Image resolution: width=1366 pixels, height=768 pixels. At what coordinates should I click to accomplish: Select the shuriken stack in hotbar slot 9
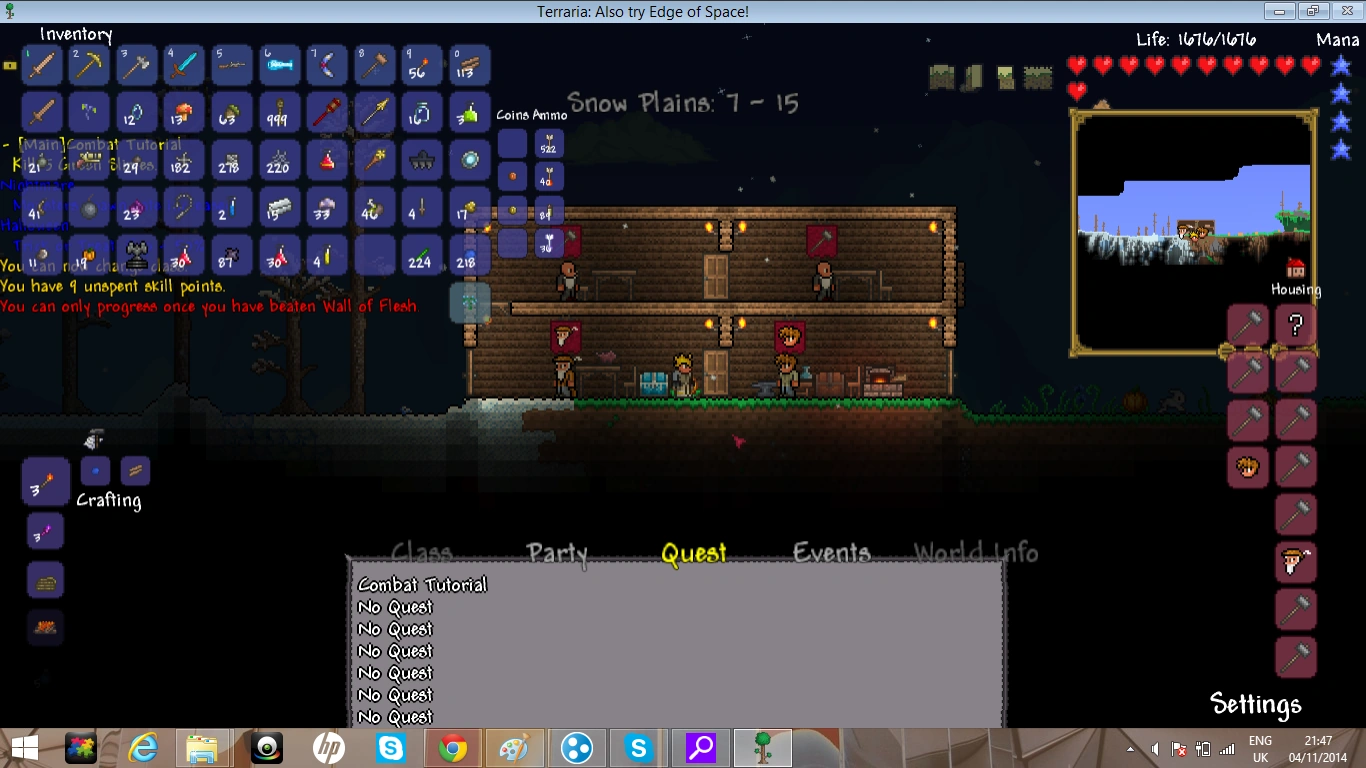point(418,65)
